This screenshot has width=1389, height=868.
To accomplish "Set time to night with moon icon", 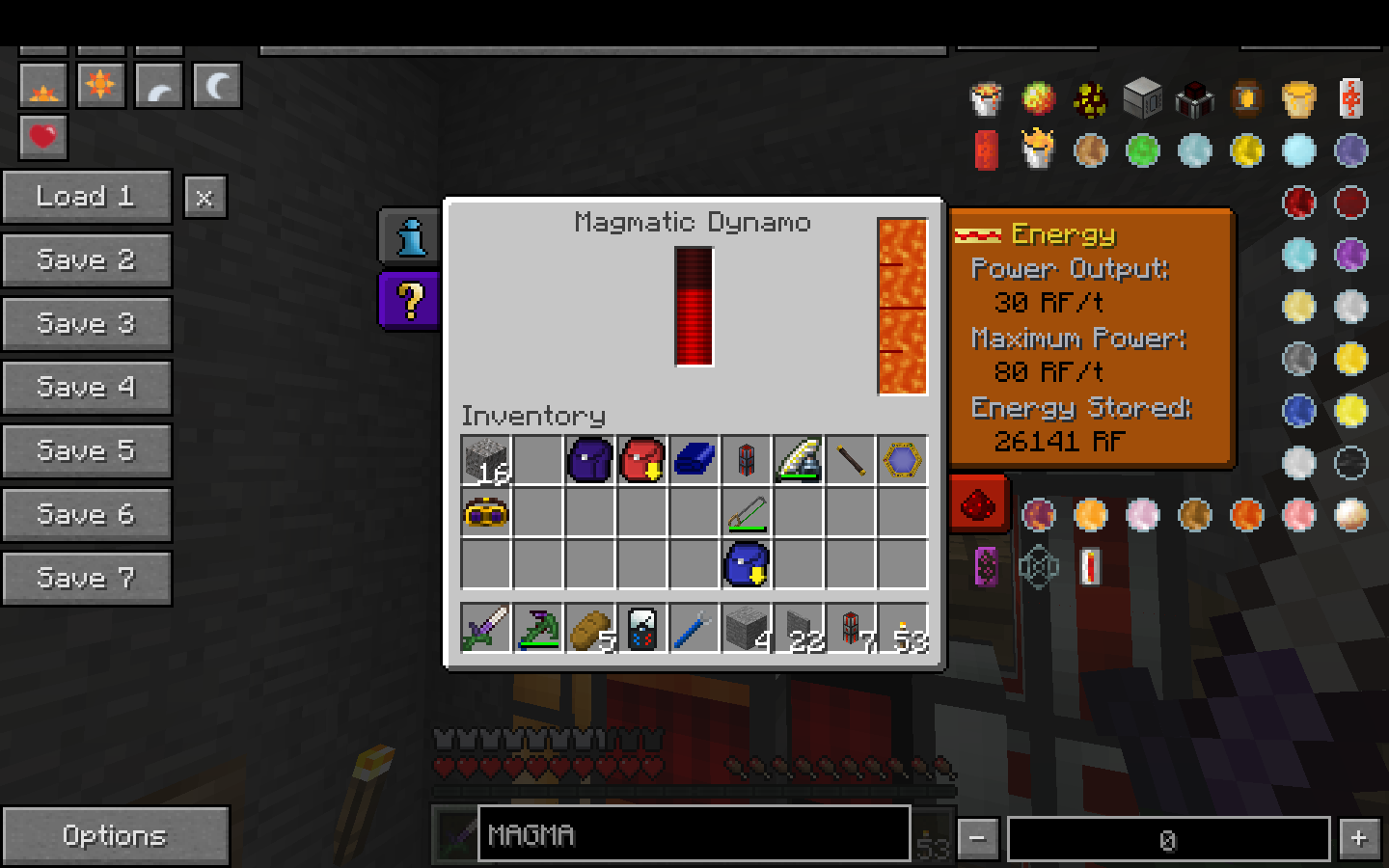I will coord(217,86).
